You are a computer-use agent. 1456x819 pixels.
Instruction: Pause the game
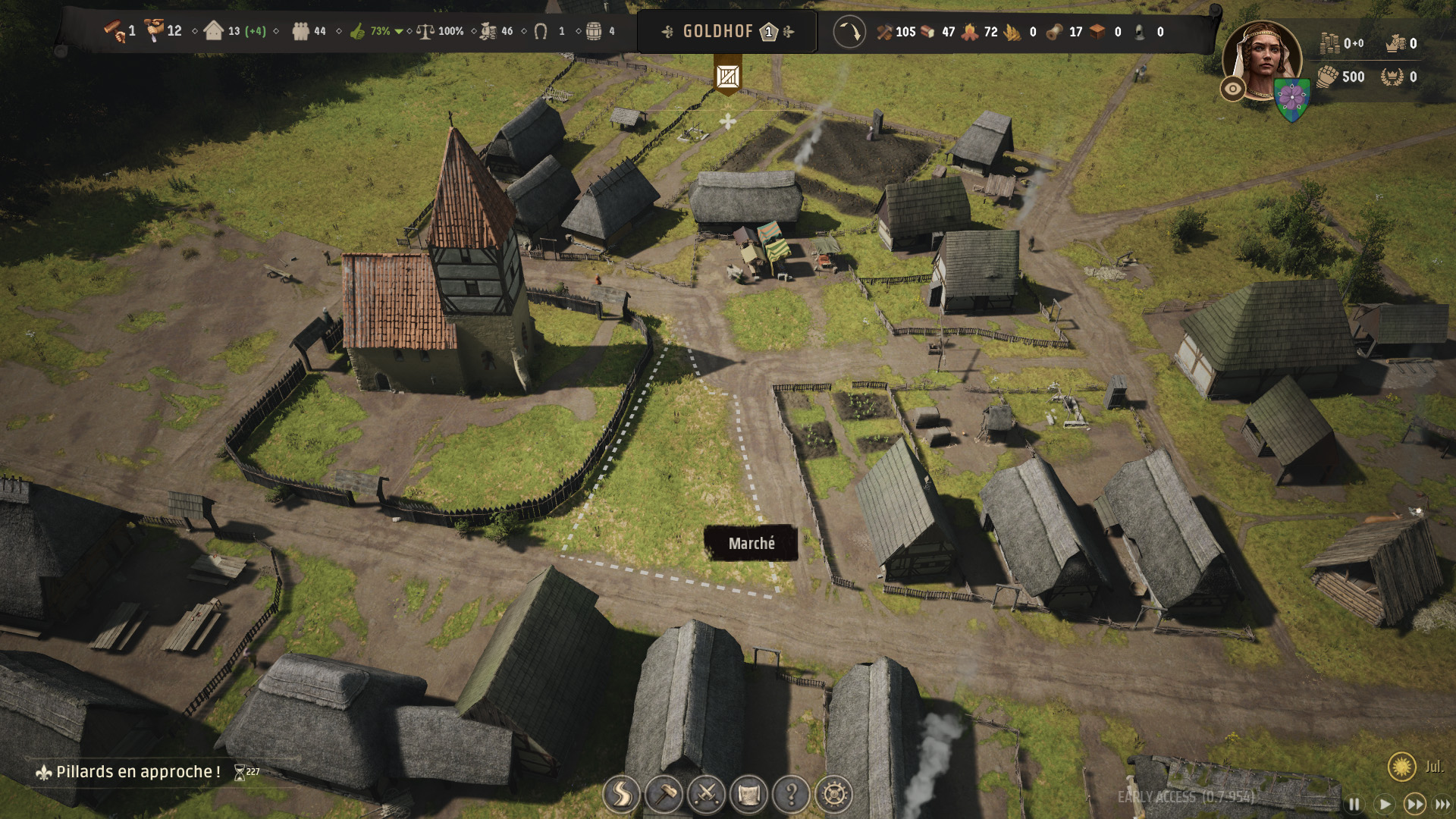click(x=1354, y=804)
